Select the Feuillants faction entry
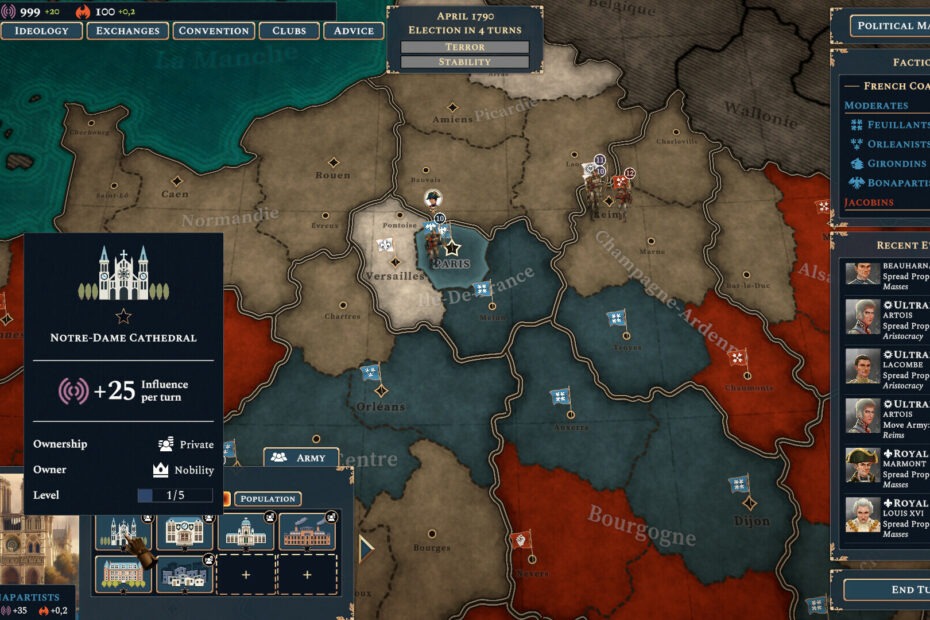This screenshot has height=620, width=930. click(x=890, y=125)
